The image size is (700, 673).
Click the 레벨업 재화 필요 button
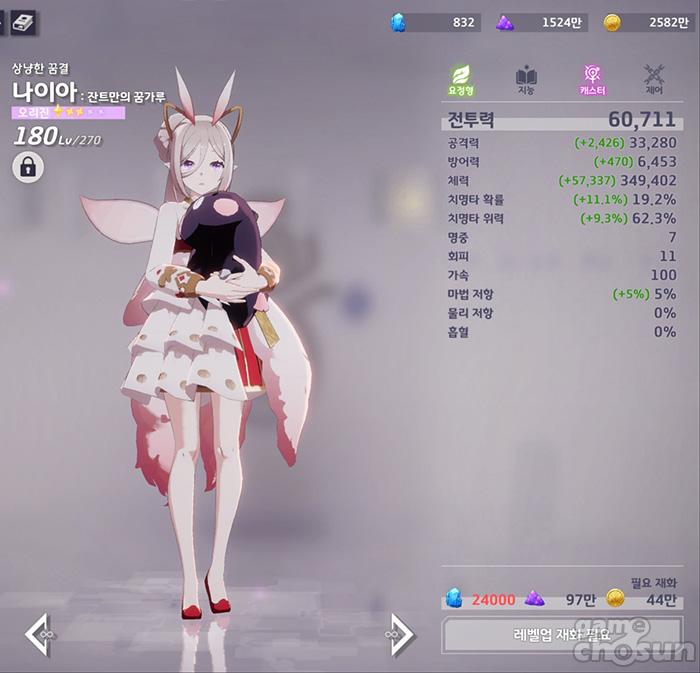click(561, 634)
